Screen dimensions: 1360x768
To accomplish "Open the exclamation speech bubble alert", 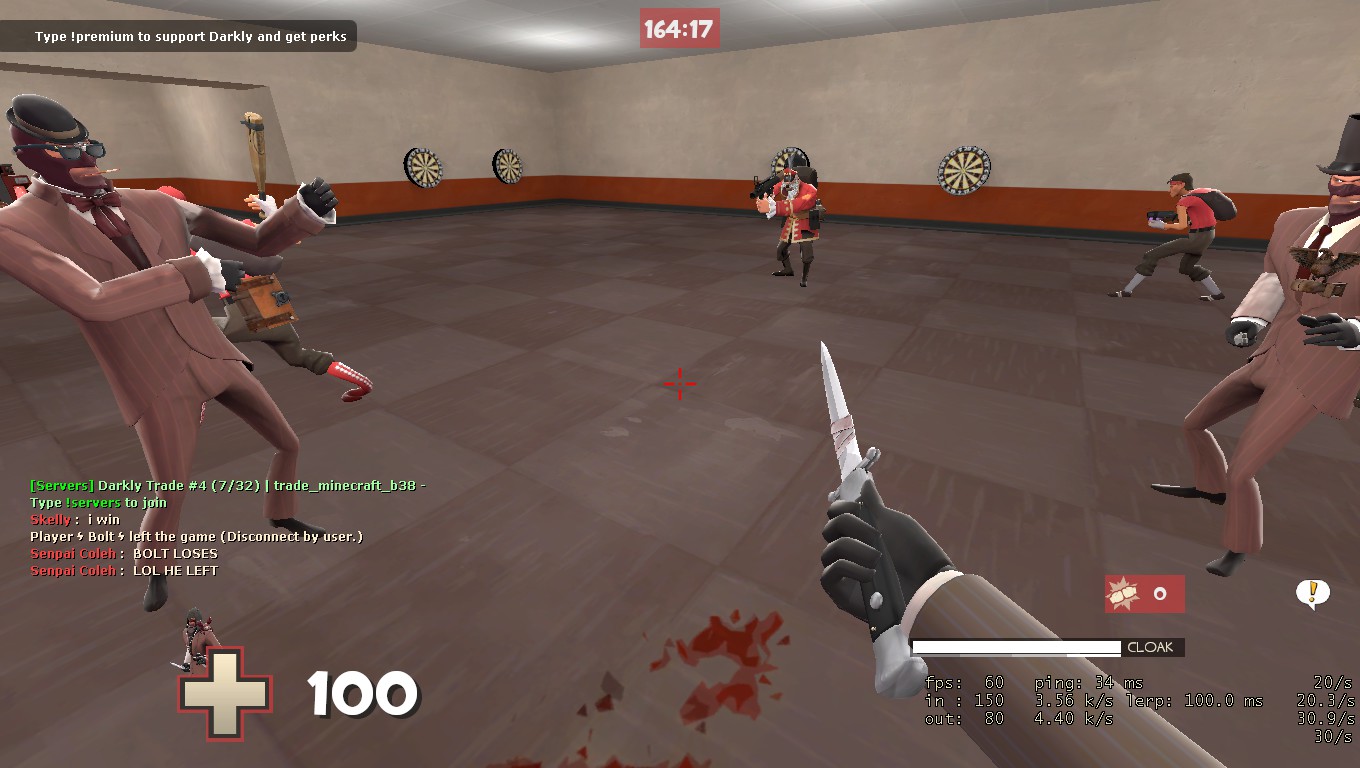I will point(1312,593).
